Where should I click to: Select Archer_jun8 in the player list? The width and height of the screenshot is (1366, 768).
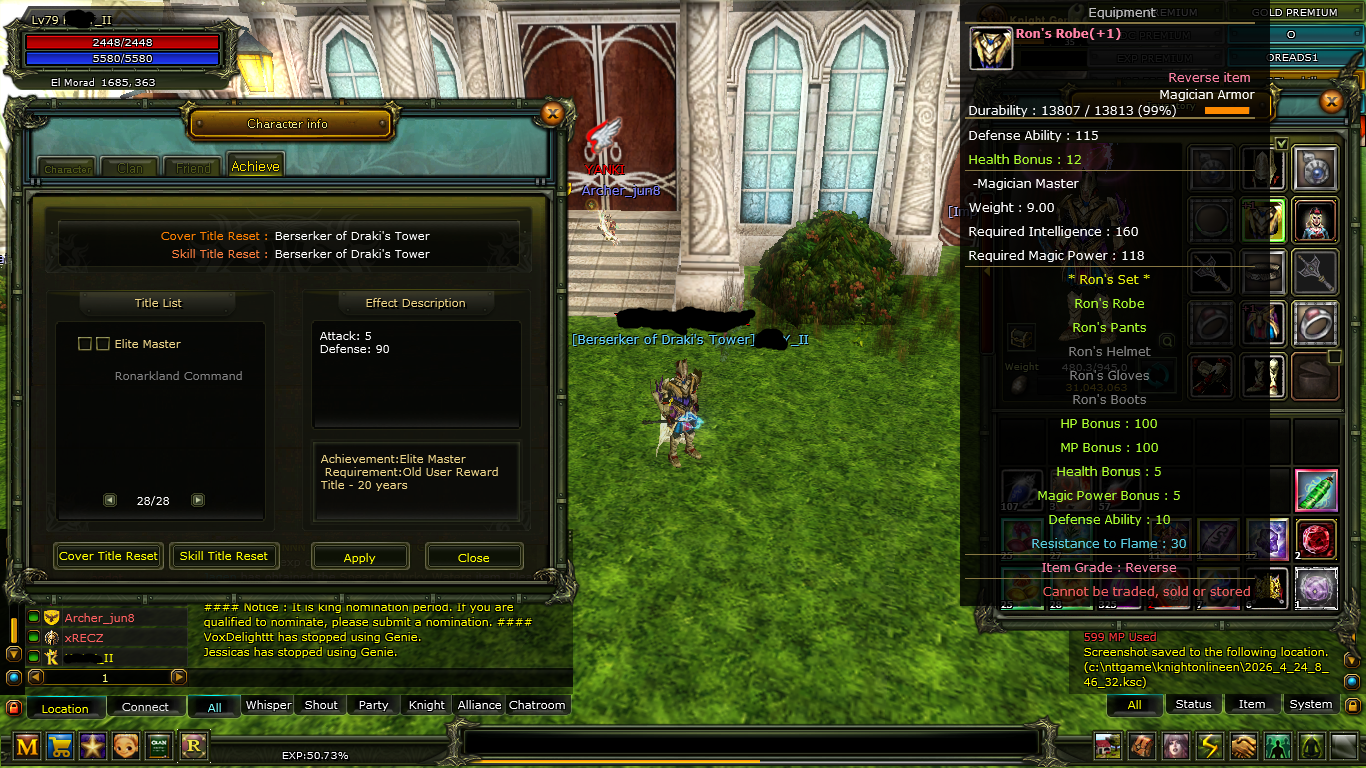point(99,618)
